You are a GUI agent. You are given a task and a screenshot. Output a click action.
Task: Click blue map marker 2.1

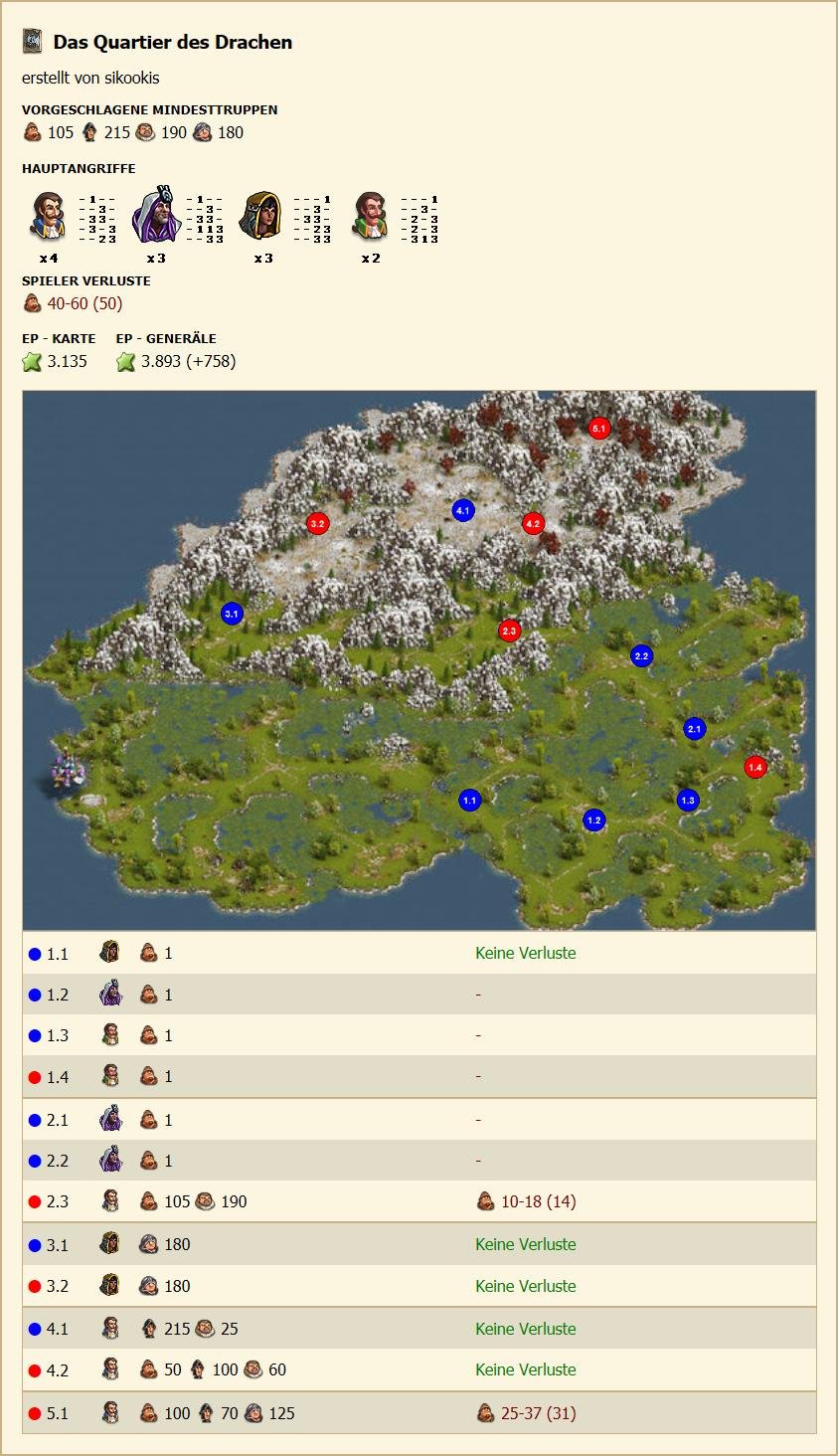(x=694, y=729)
